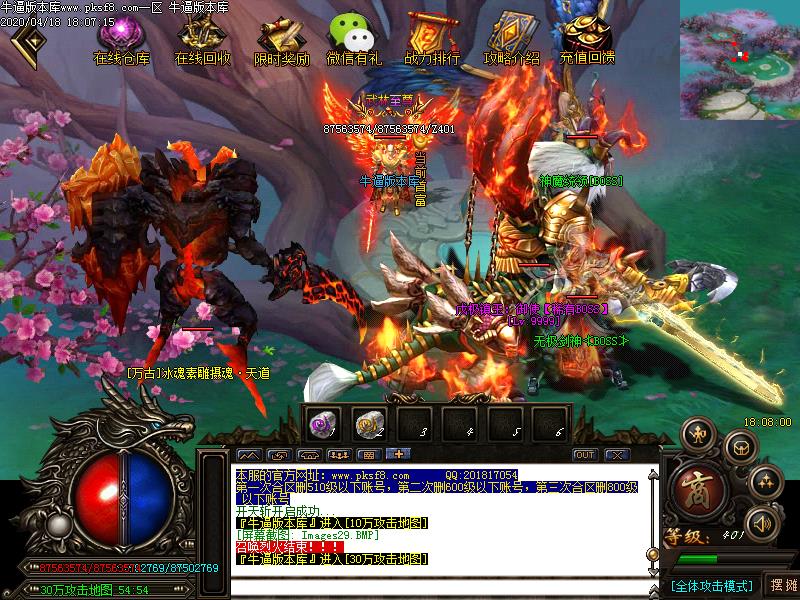Image resolution: width=800 pixels, height=600 pixels.
Task: Claim the 限时奖励 timed reward
Action: 281,40
